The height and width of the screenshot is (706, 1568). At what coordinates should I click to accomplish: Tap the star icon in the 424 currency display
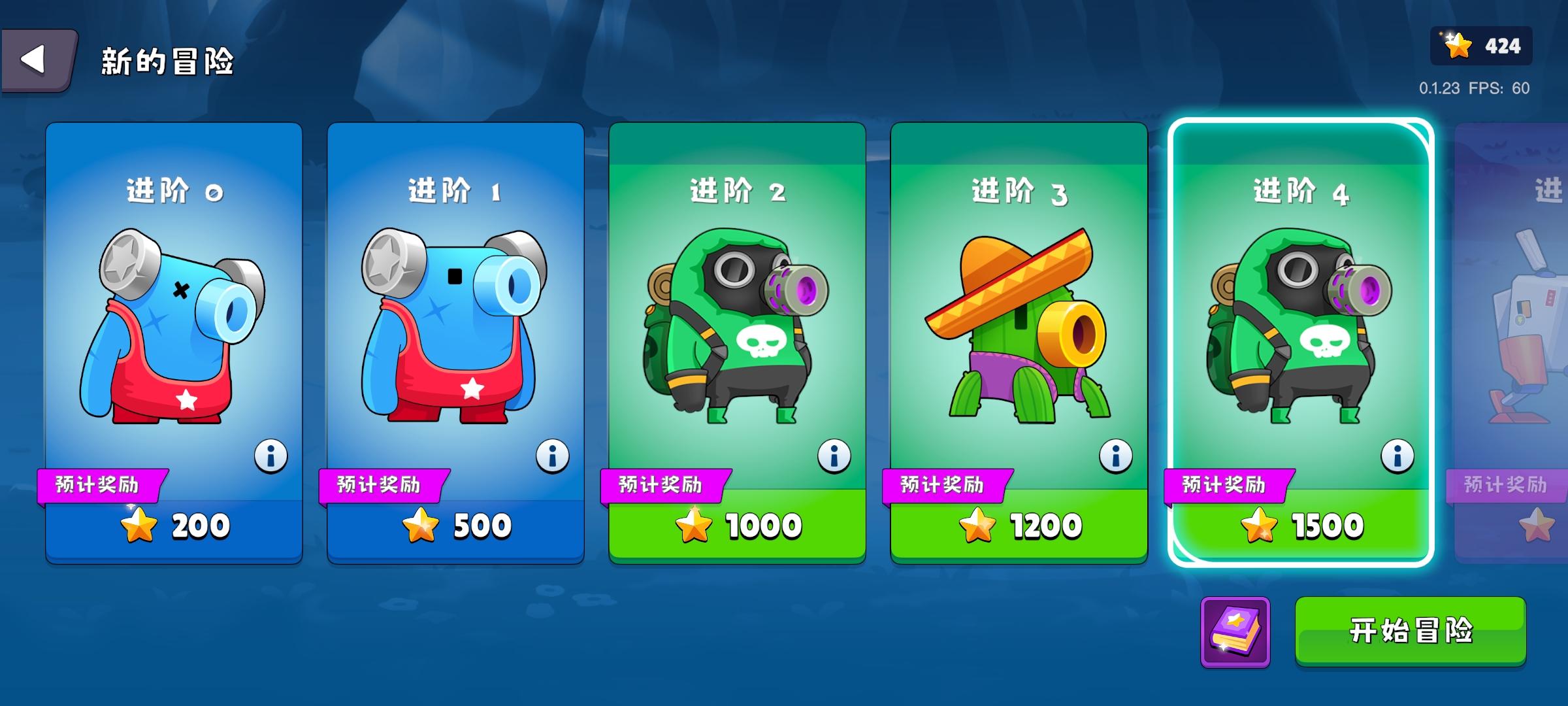coord(1456,46)
